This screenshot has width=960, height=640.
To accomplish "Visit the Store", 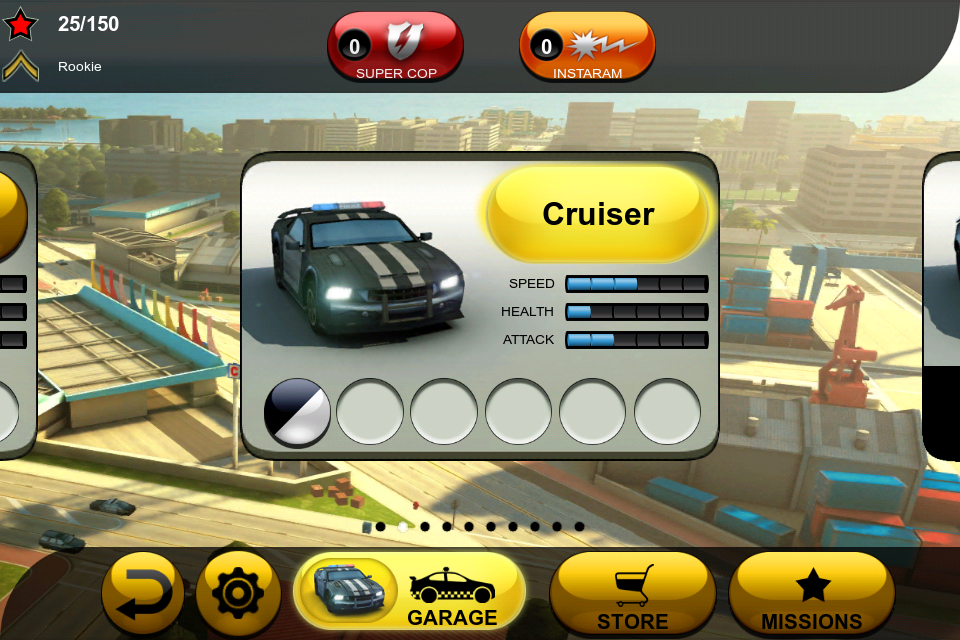I will point(632,594).
